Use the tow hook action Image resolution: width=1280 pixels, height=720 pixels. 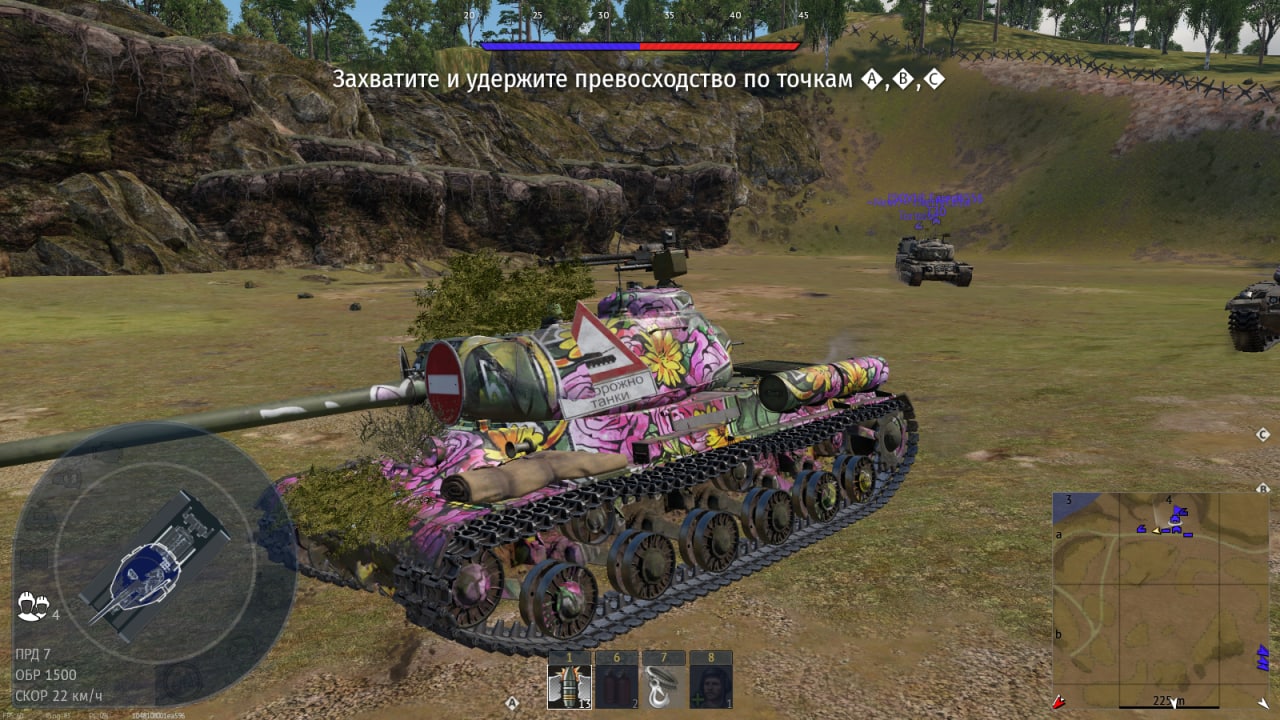[662, 686]
